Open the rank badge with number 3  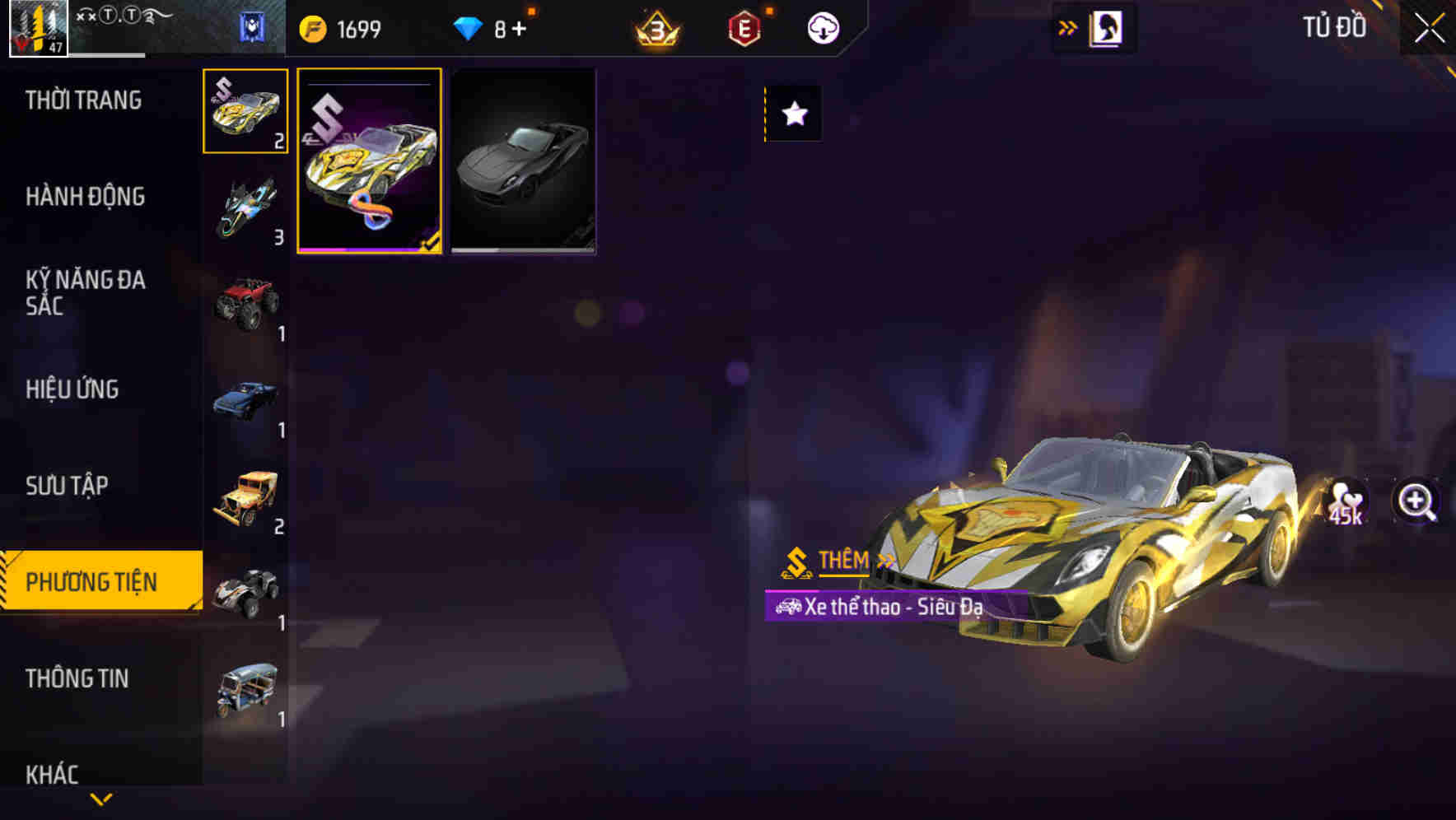pyautogui.click(x=655, y=27)
